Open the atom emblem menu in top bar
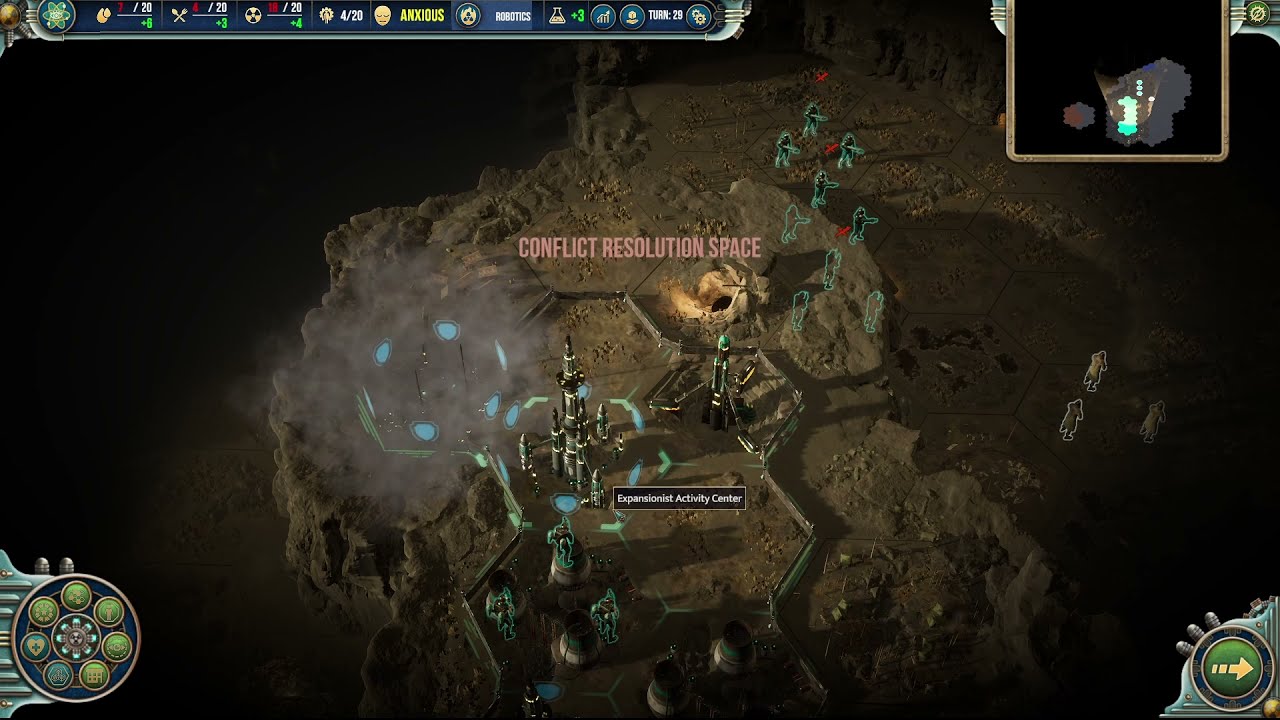The height and width of the screenshot is (720, 1280). click(57, 15)
